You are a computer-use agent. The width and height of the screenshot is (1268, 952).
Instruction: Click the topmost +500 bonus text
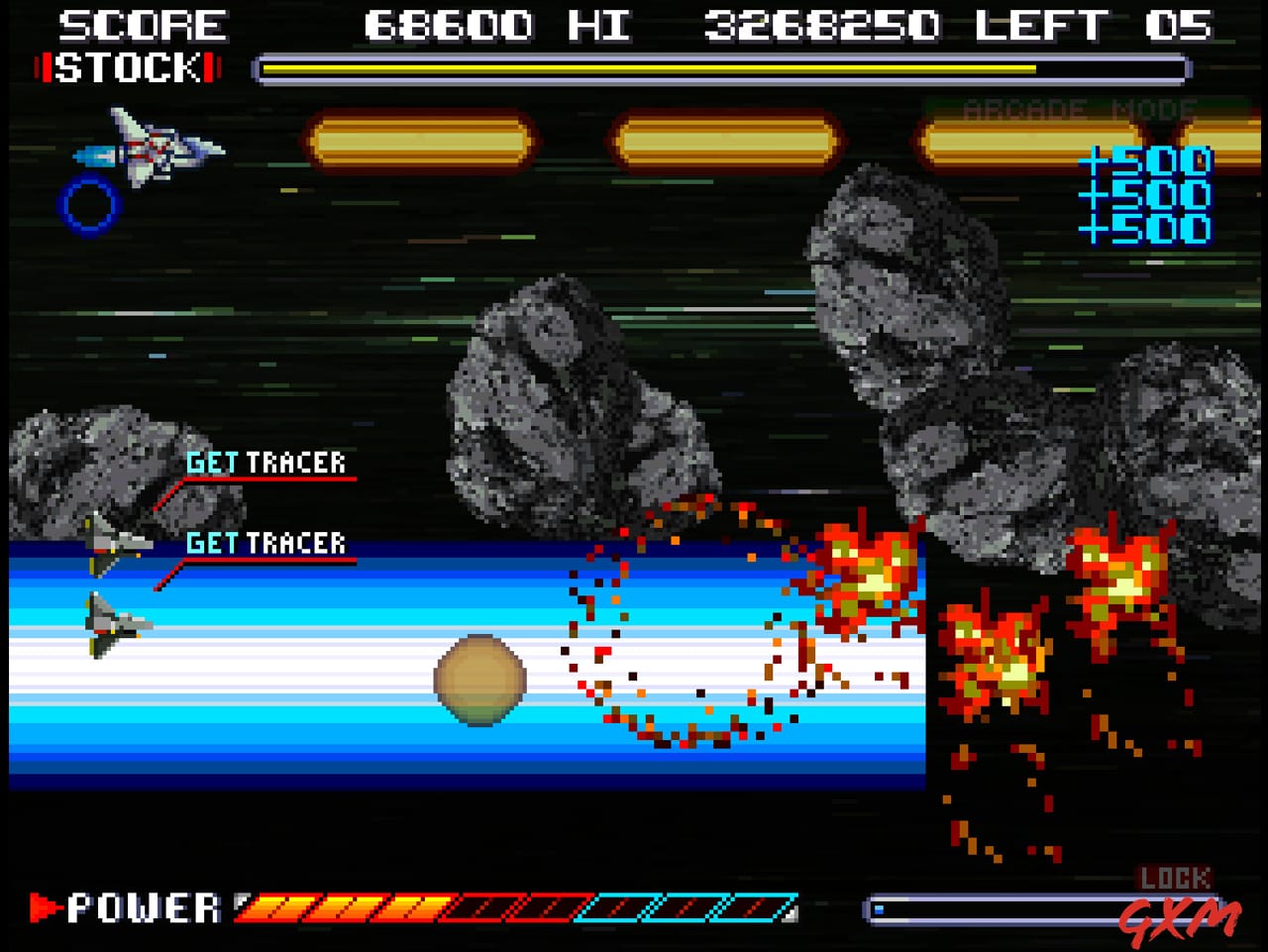click(1149, 159)
